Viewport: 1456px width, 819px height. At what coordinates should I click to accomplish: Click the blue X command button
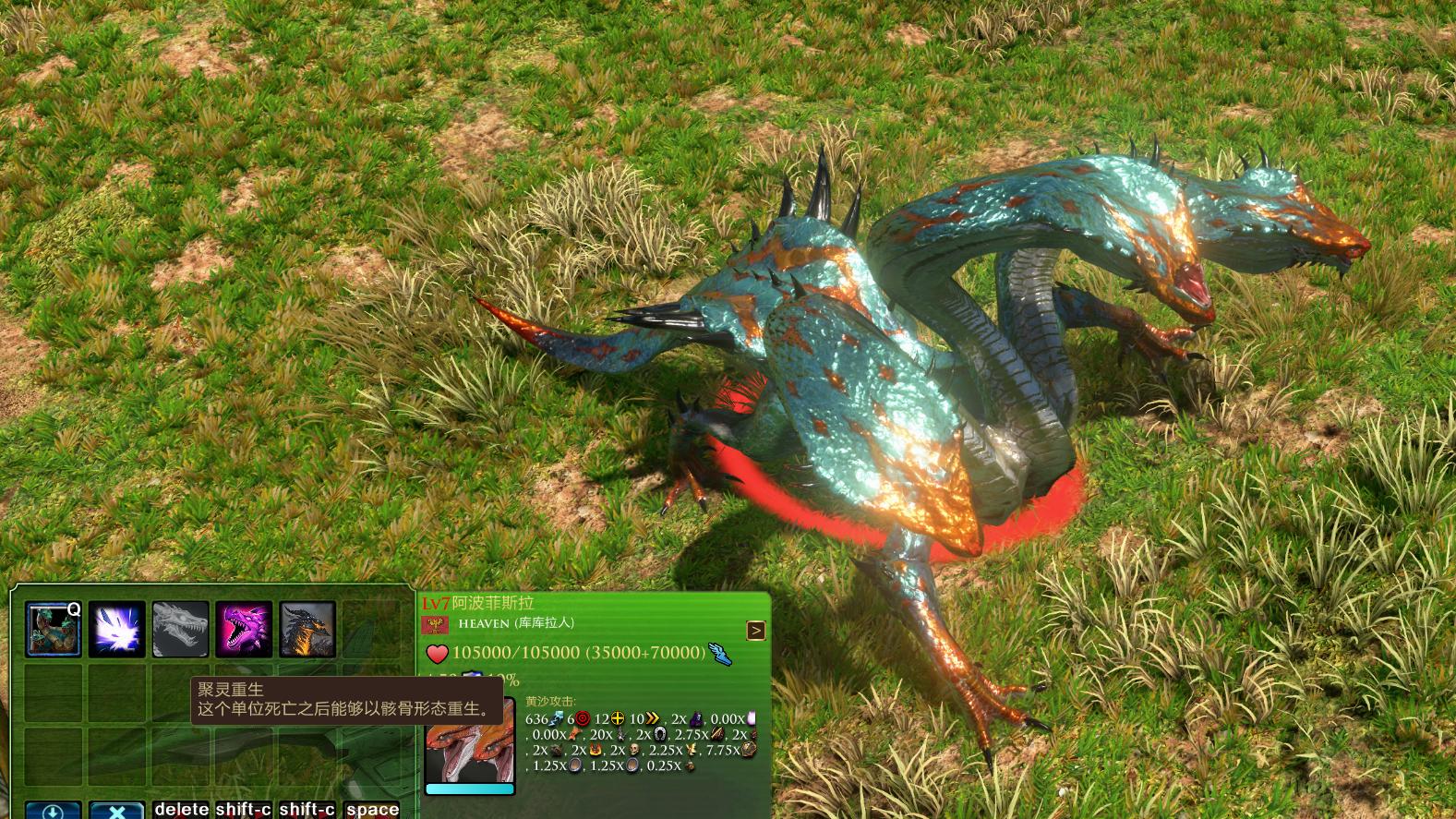pos(116,811)
